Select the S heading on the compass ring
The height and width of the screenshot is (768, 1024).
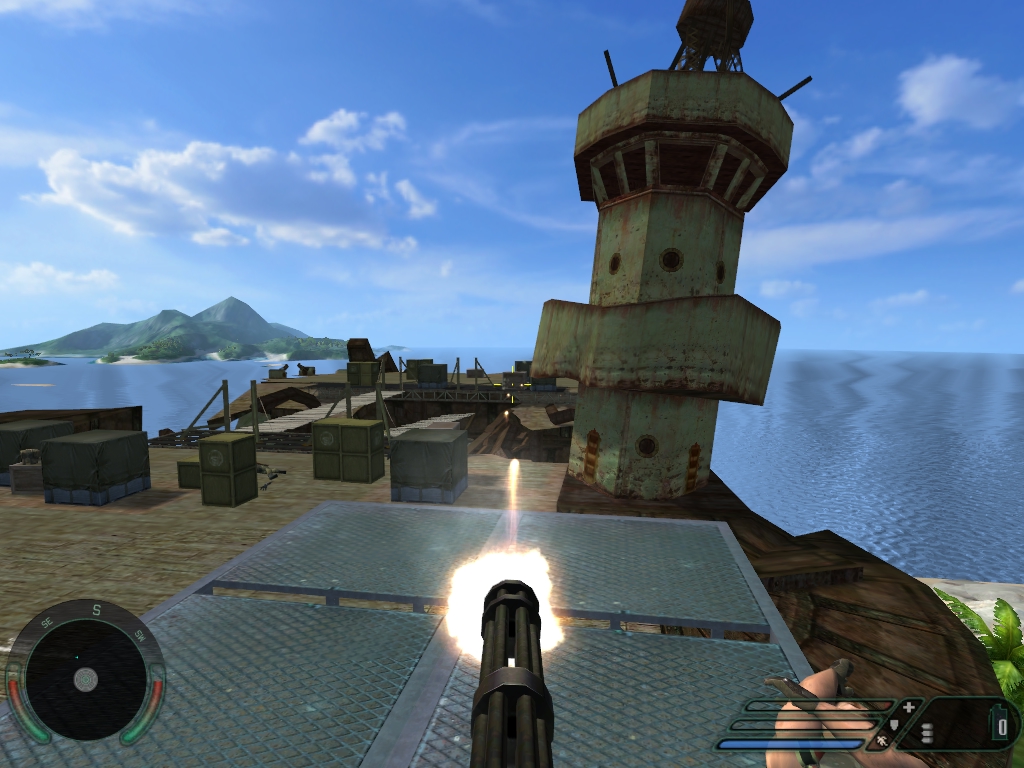click(97, 610)
